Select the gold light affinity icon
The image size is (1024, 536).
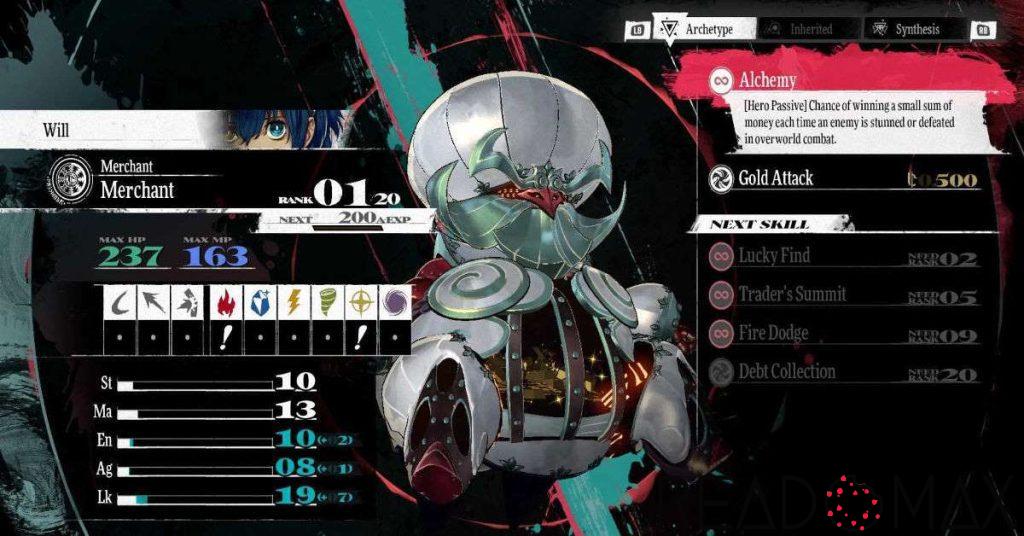point(361,301)
